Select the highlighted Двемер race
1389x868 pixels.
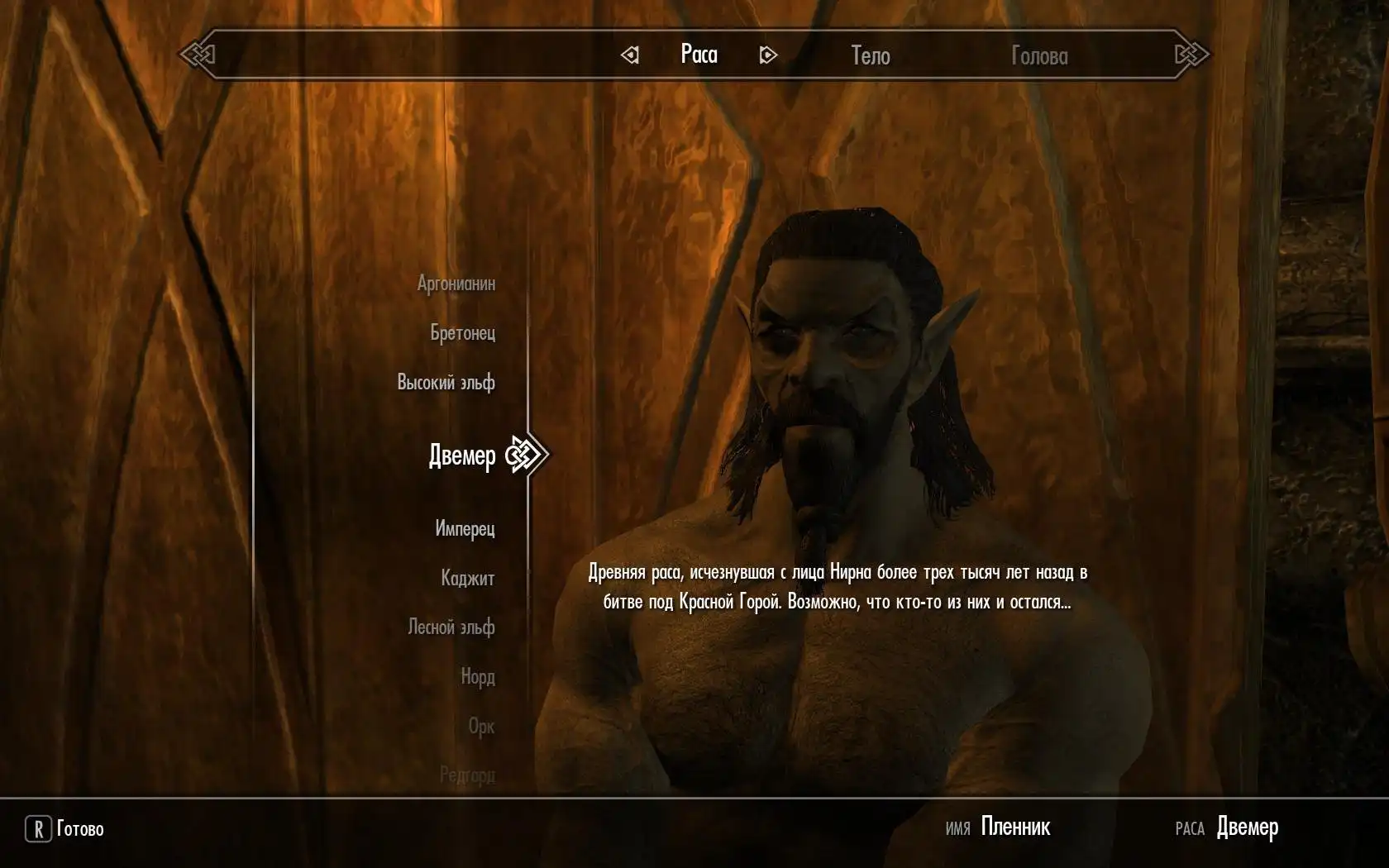click(462, 455)
